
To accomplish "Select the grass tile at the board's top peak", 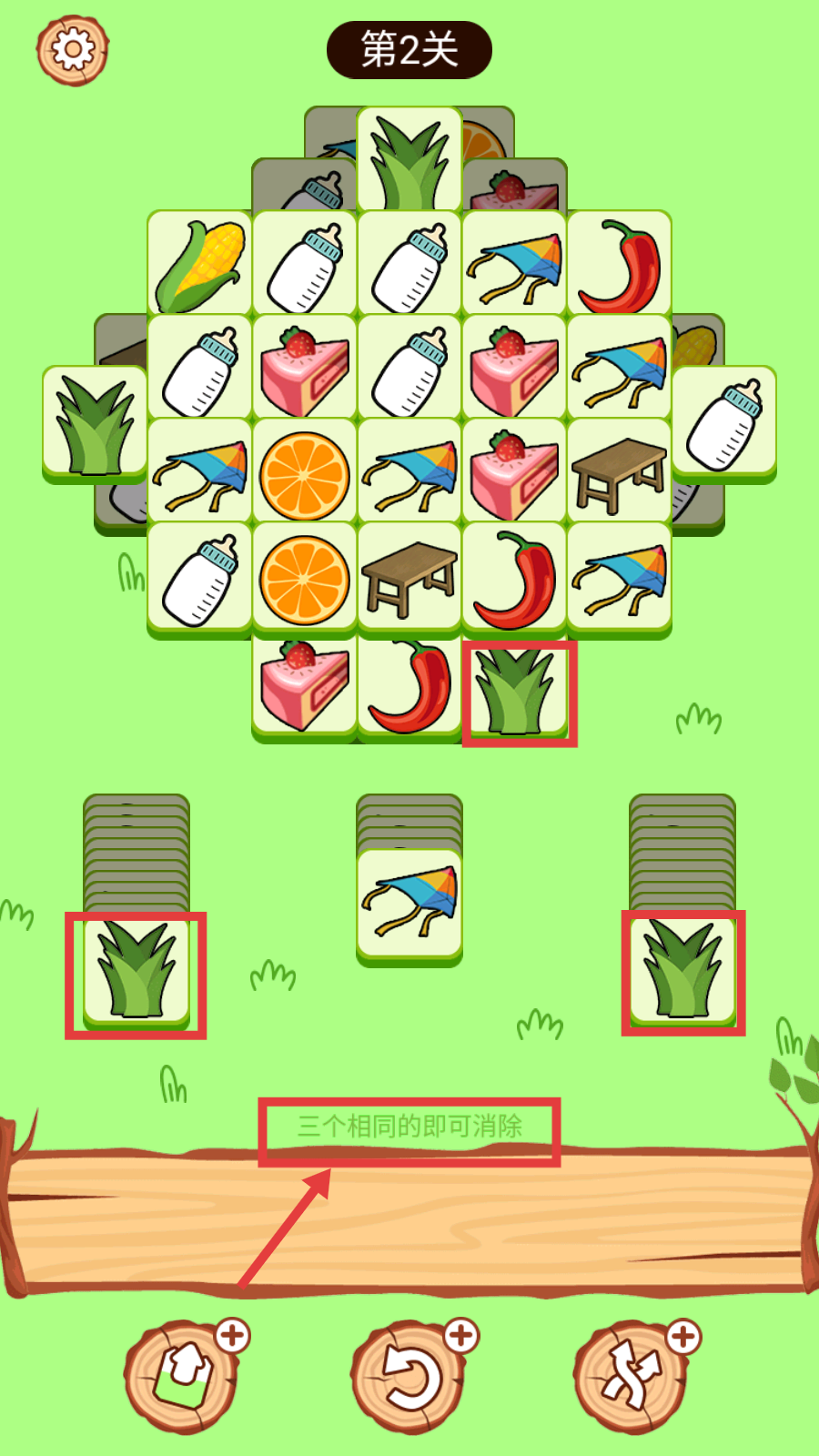I will pos(409,160).
